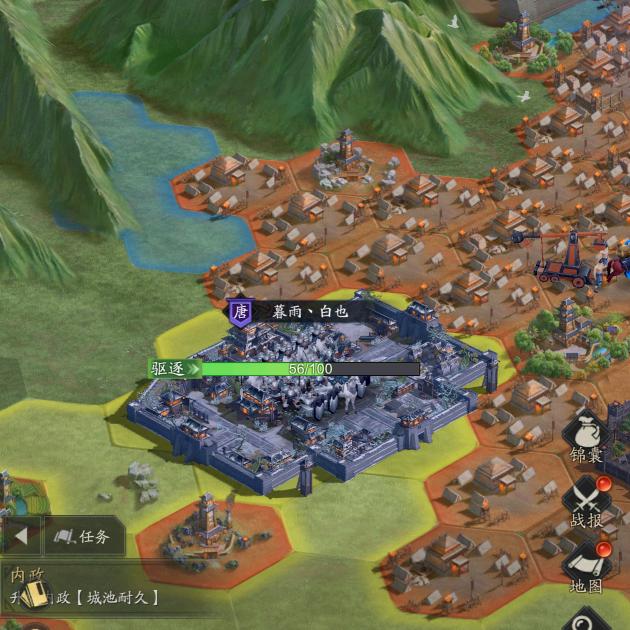The width and height of the screenshot is (630, 630).
Task: Open the 任务 (quests) panel
Action: [84, 537]
